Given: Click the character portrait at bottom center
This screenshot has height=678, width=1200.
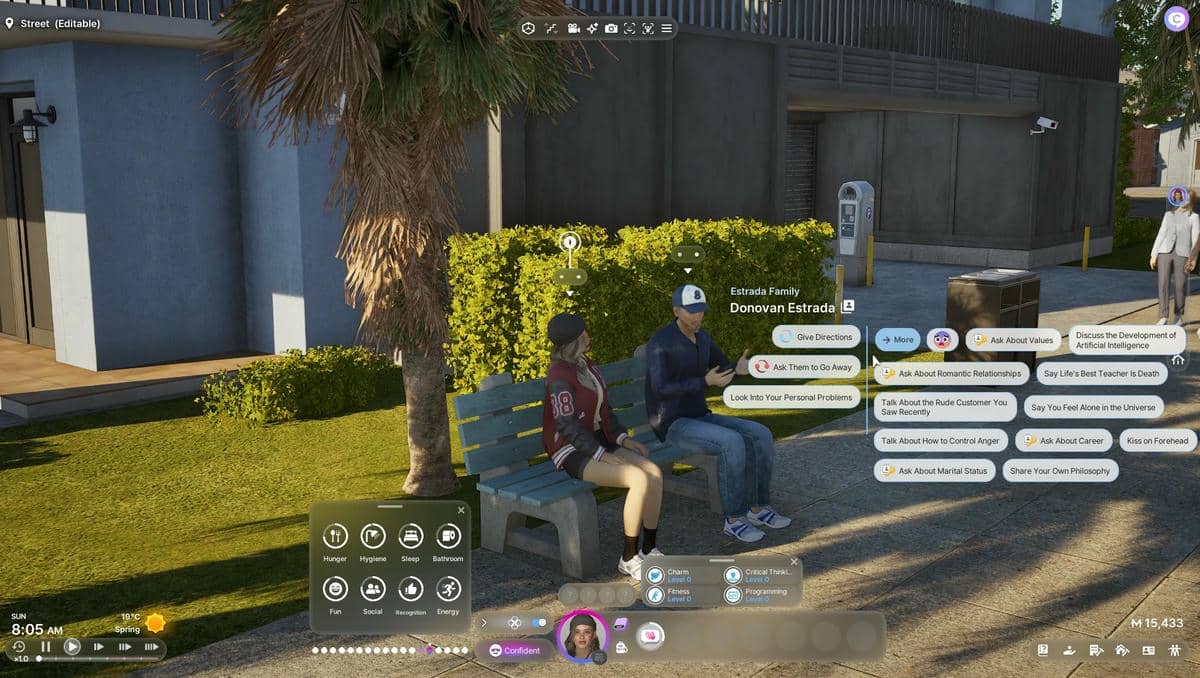Looking at the screenshot, I should (x=582, y=636).
